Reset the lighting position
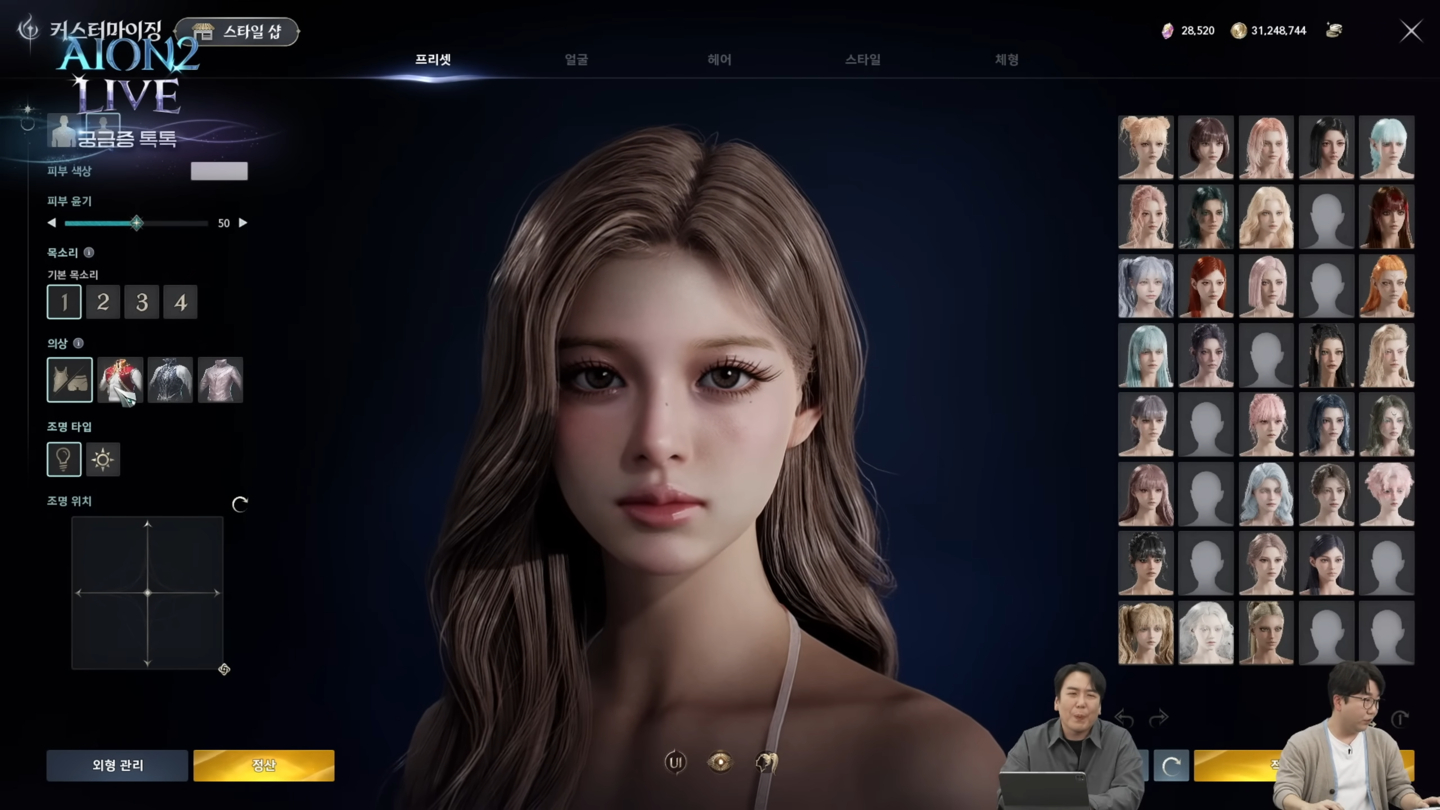 [240, 504]
